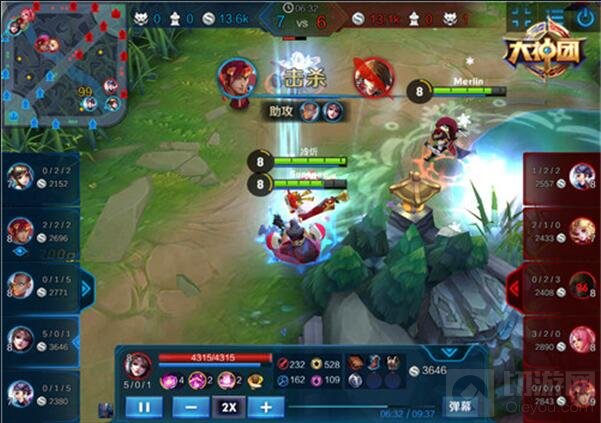
Task: Expand the red team panel arrow
Action: coord(514,287)
